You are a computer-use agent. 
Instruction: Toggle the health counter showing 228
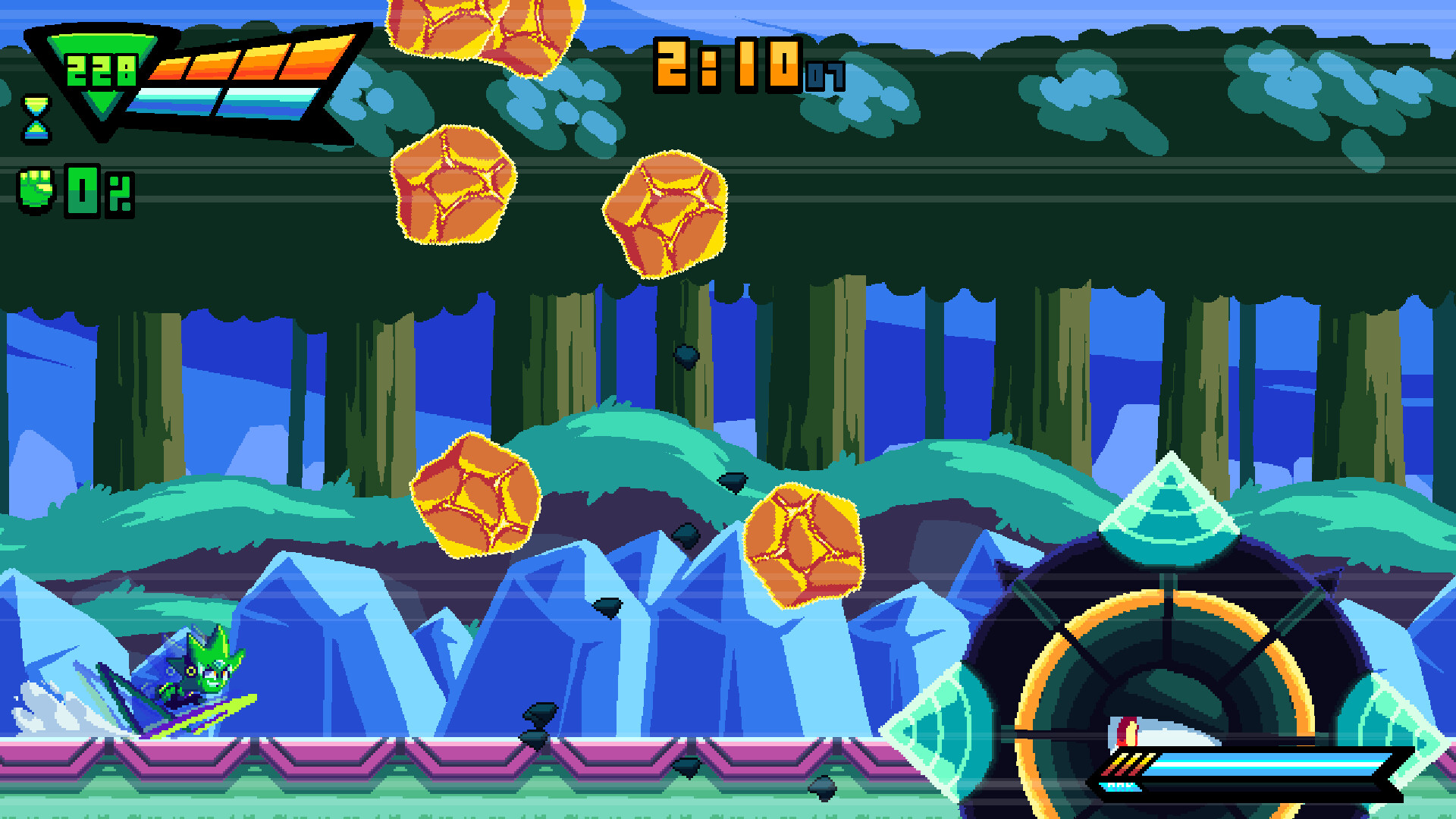(x=102, y=72)
